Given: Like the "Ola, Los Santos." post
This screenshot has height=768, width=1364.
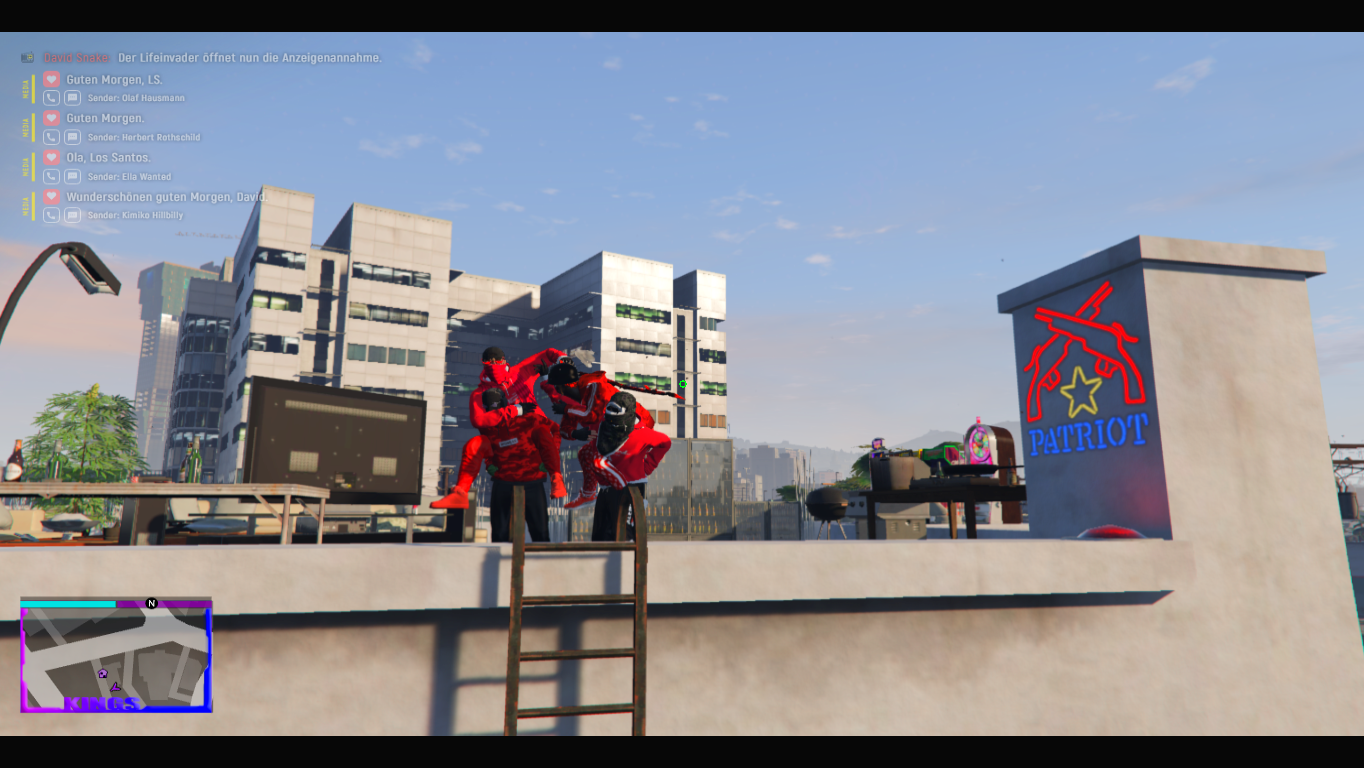Looking at the screenshot, I should pyautogui.click(x=52, y=157).
